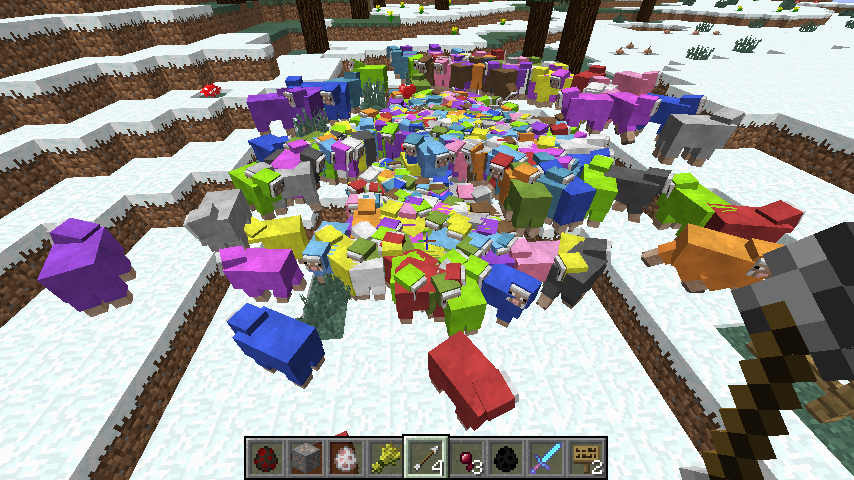Image resolution: width=854 pixels, height=480 pixels.
Task: Choose the white and pink spawn egg
Action: pyautogui.click(x=345, y=457)
